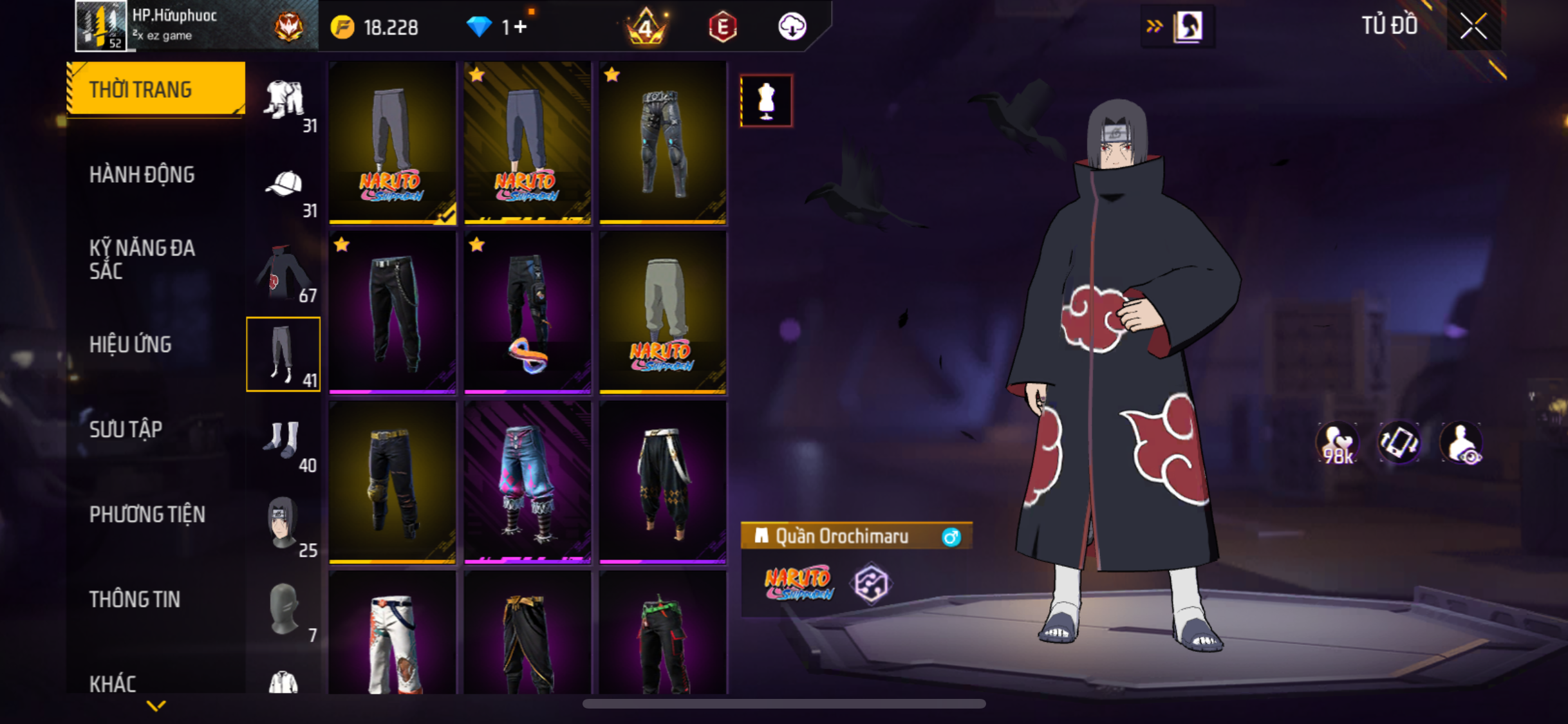The image size is (1568, 724).
Task: Choose the outfit sets subcategory icon
Action: pyautogui.click(x=284, y=101)
